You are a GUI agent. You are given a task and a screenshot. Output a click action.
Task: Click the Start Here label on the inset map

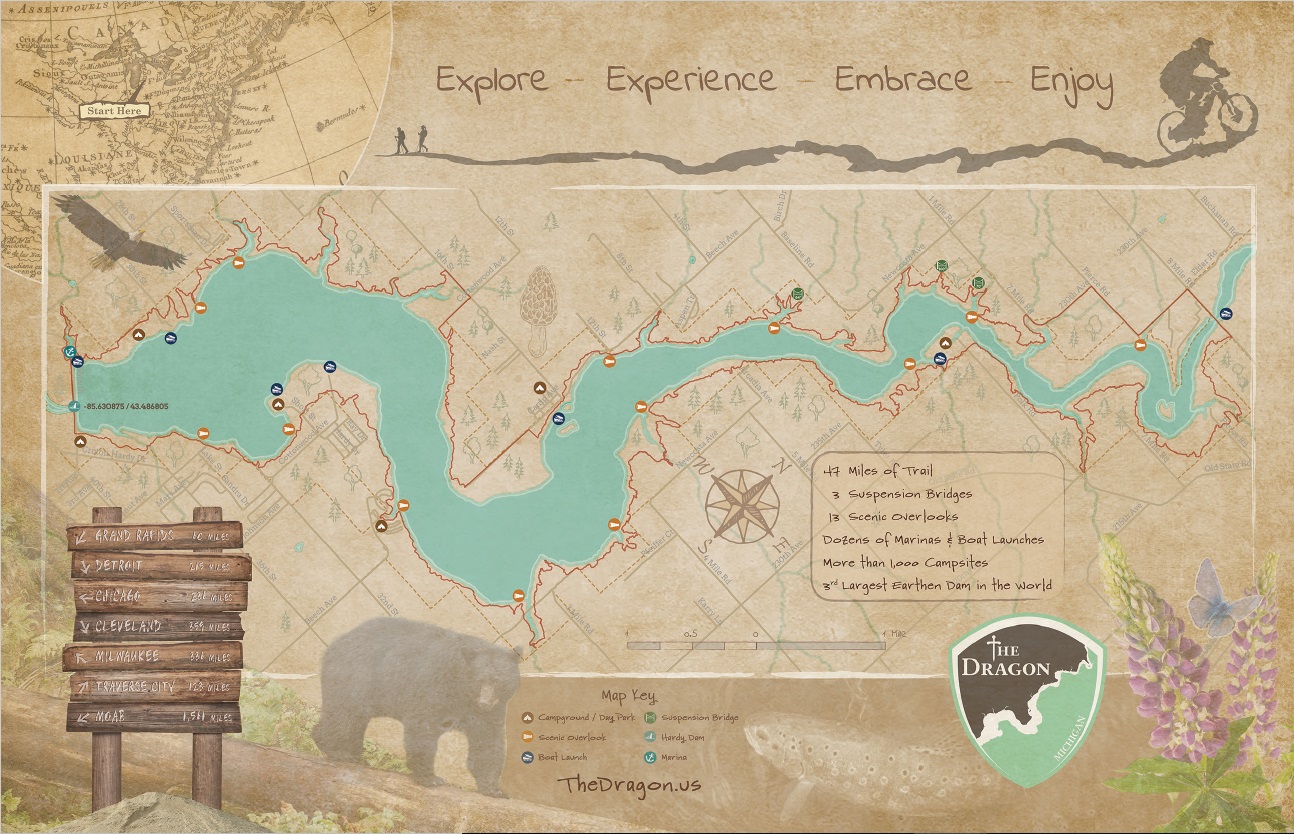[114, 111]
